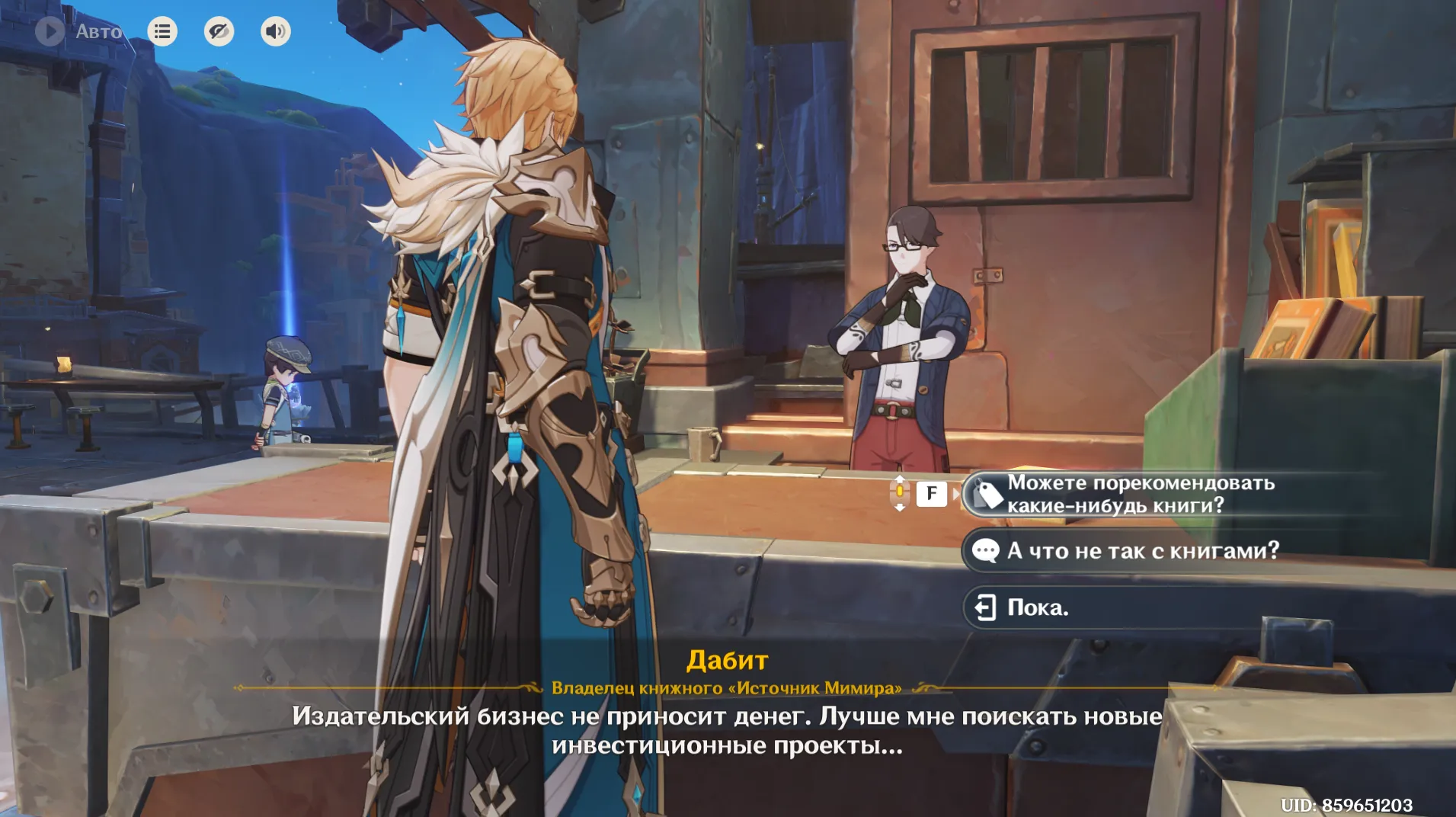1456x817 pixels.
Task: Select the 'Пока.' farewell option
Action: click(1037, 607)
